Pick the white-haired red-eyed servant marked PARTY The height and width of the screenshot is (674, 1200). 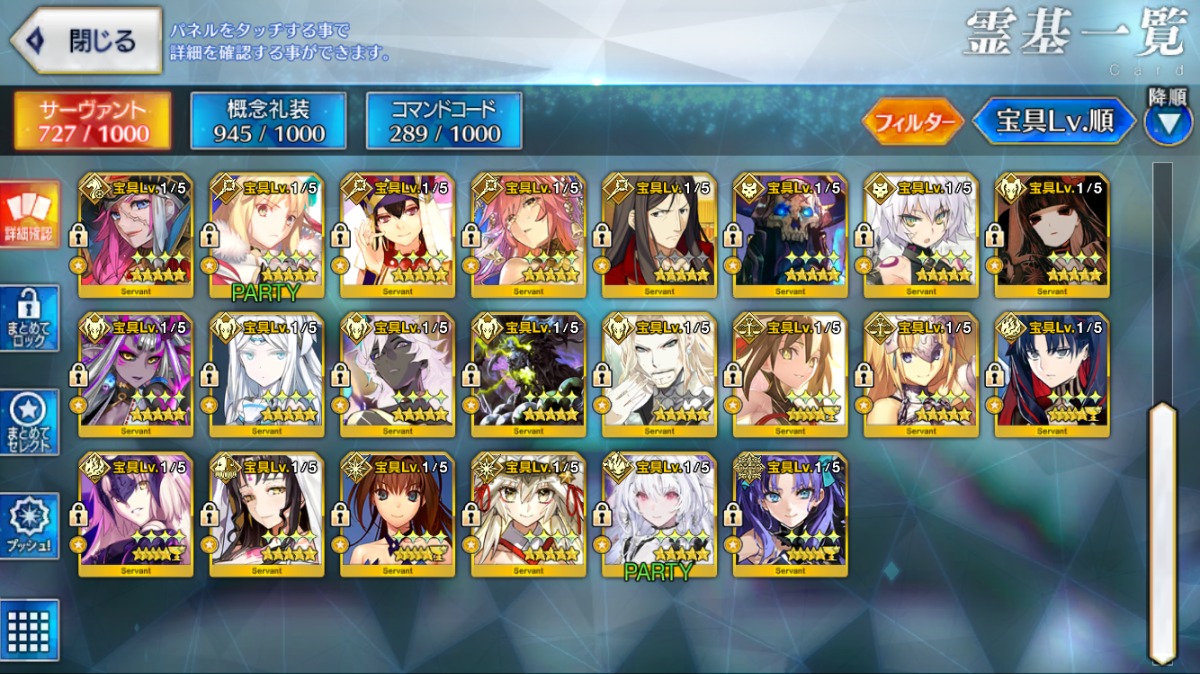point(659,516)
